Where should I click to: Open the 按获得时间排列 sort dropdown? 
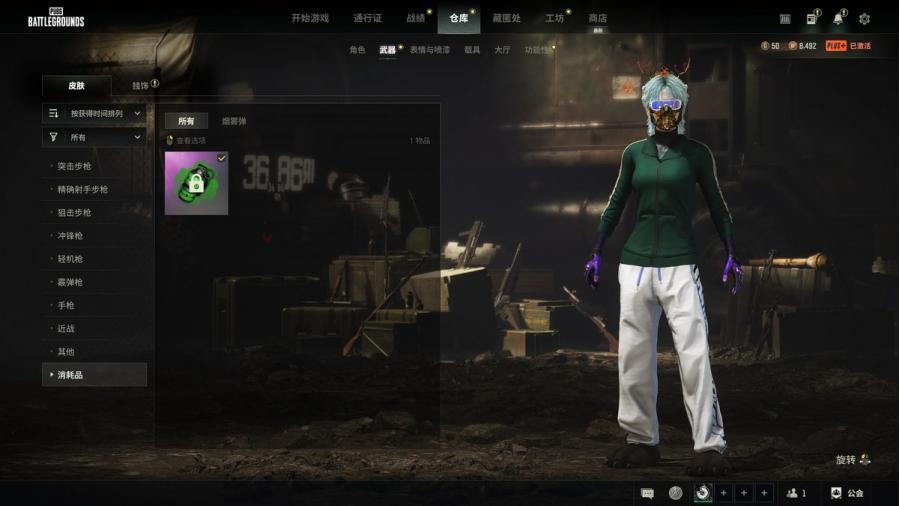[x=96, y=113]
